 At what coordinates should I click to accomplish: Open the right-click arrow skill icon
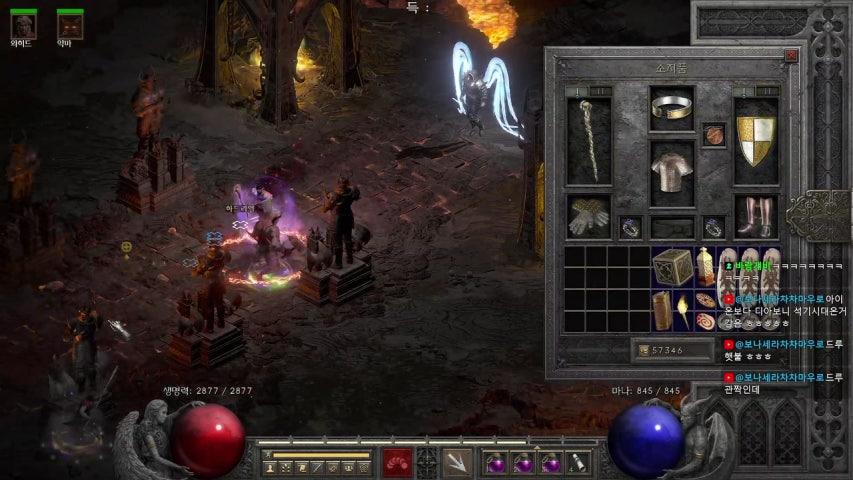click(x=459, y=462)
